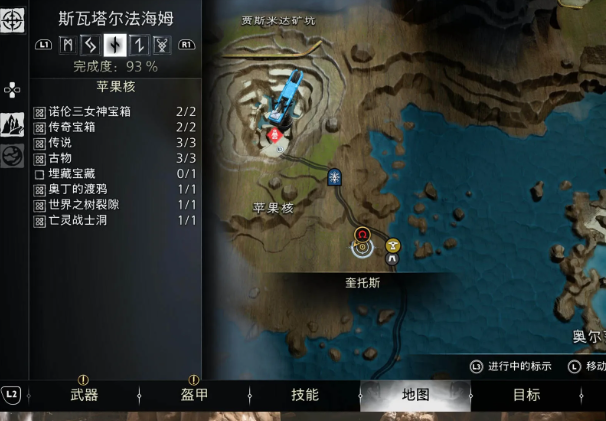Select the first realm rune icon
Screen dimensions: 606x421
tap(68, 44)
